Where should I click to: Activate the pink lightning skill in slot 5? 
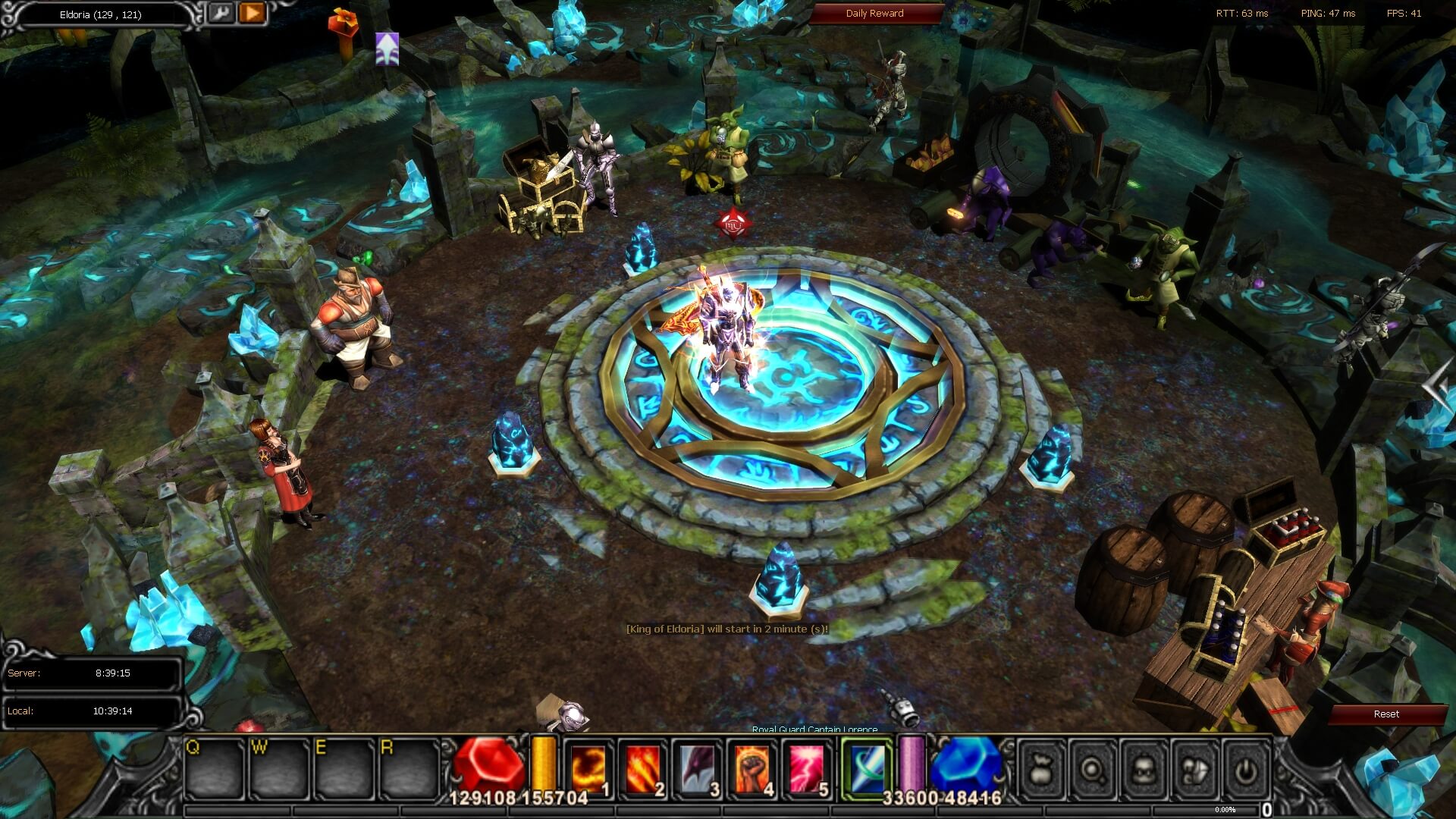click(x=806, y=767)
